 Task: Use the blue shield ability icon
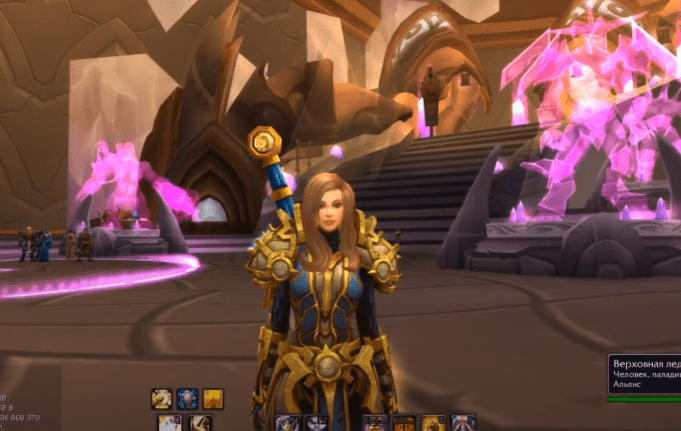coord(188,398)
